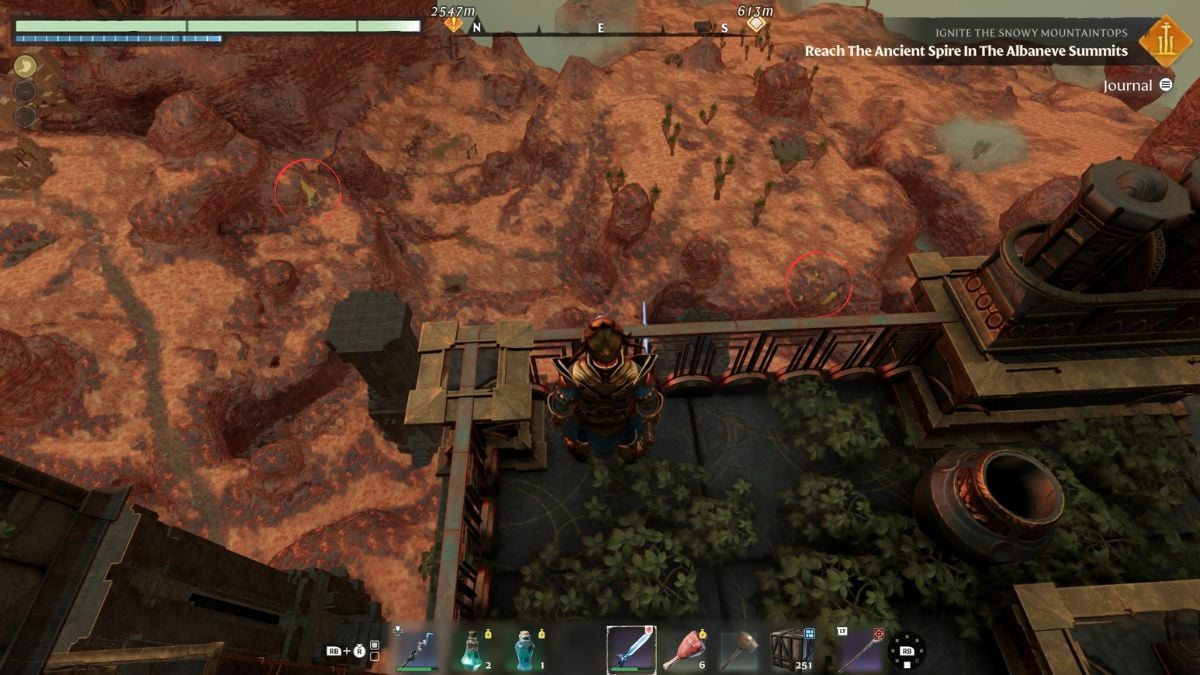Click the cart marker on the compass
The image size is (1200, 675).
(x=703, y=27)
